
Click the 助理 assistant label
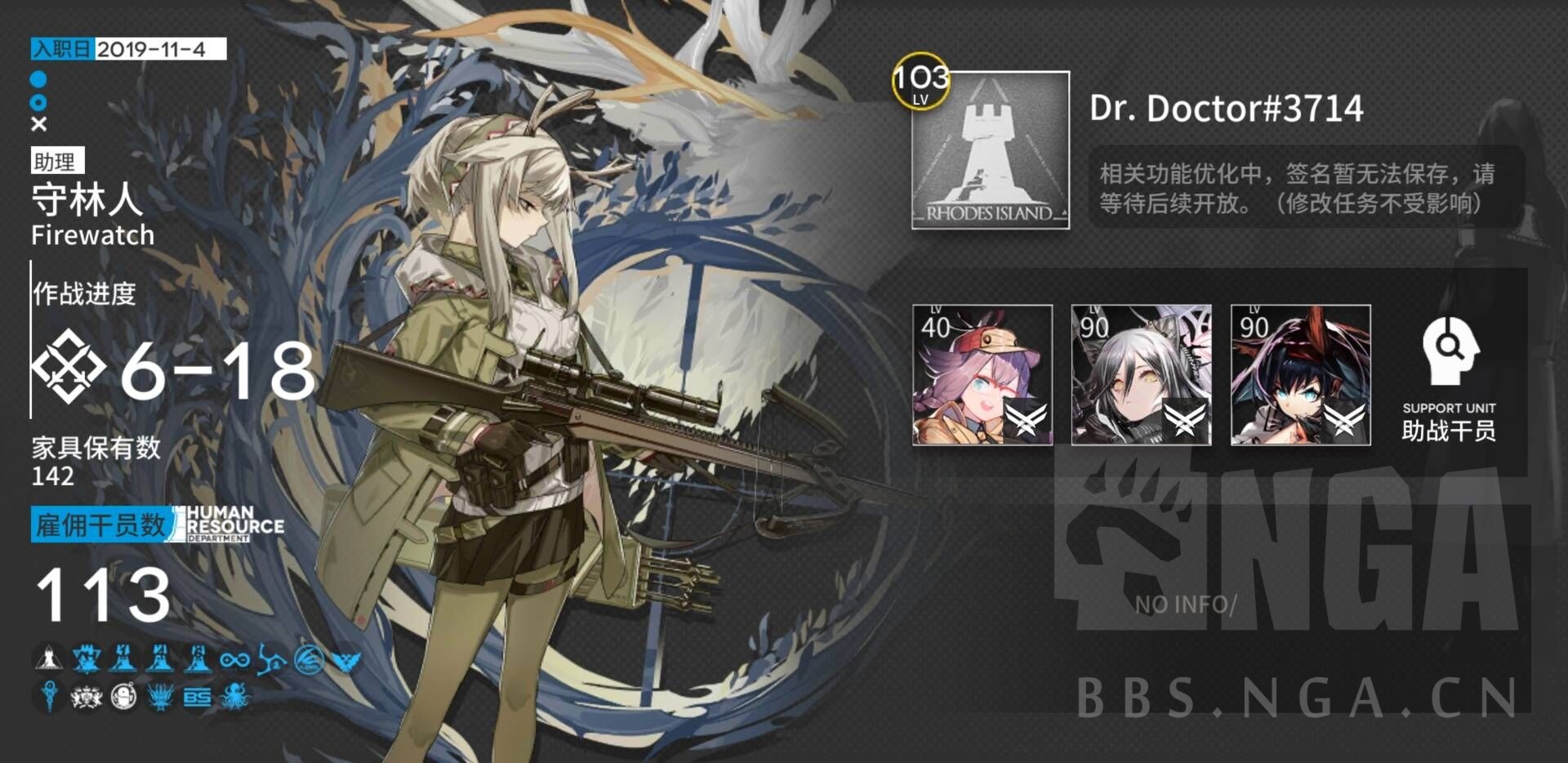(57, 162)
